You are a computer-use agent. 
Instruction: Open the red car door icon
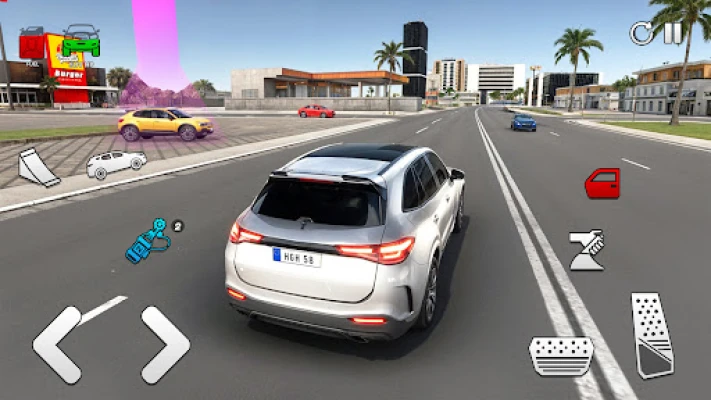602,183
